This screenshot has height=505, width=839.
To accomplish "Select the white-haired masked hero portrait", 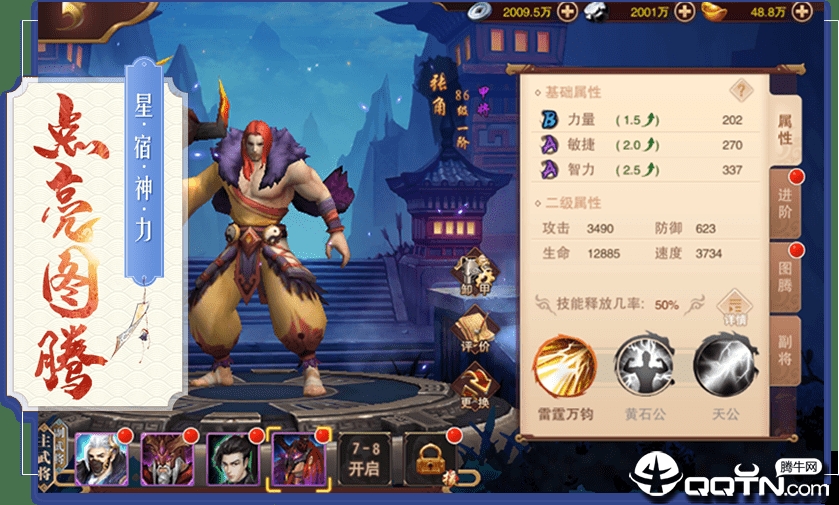I will pos(102,459).
